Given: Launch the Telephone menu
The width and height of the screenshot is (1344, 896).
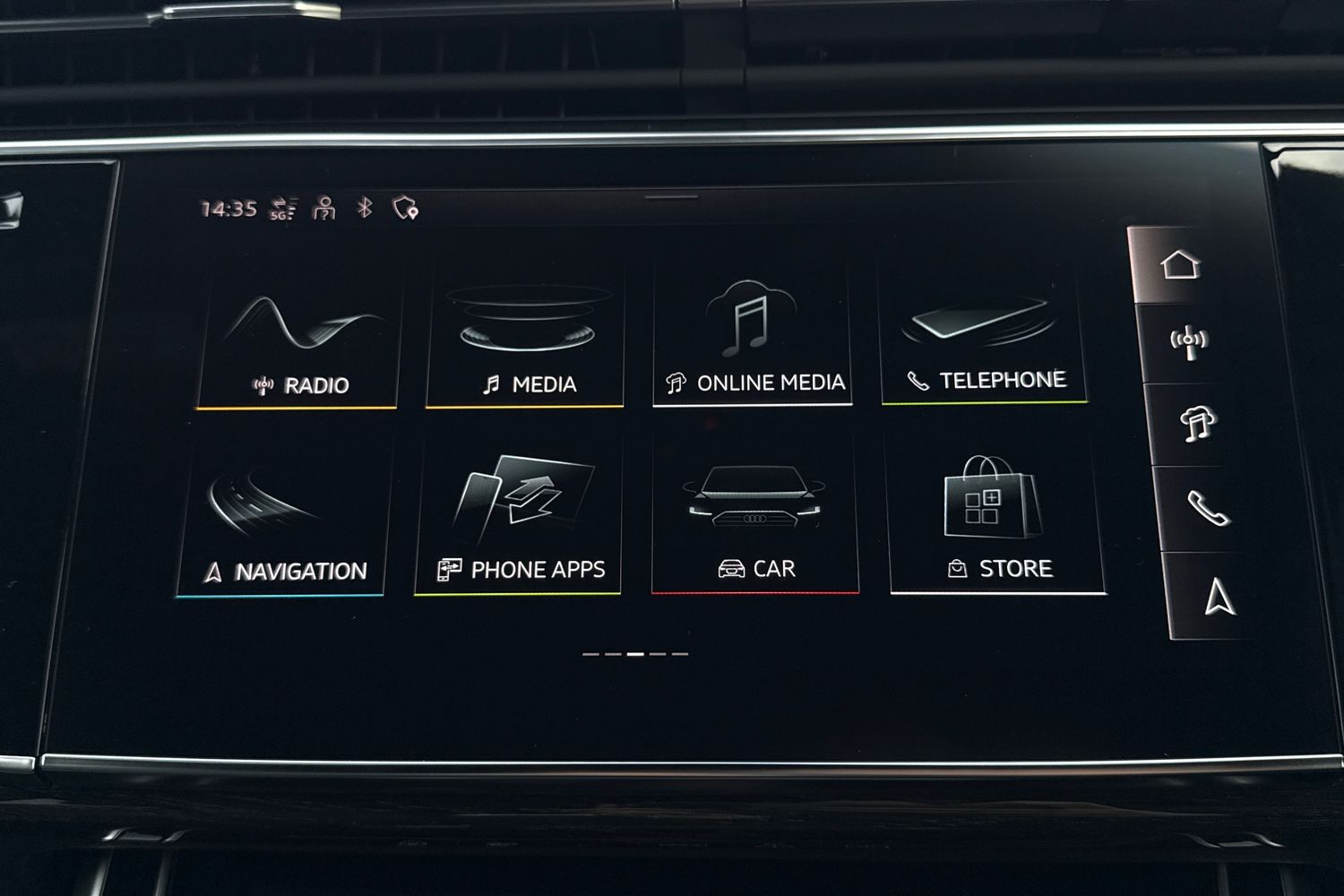Looking at the screenshot, I should (x=984, y=335).
